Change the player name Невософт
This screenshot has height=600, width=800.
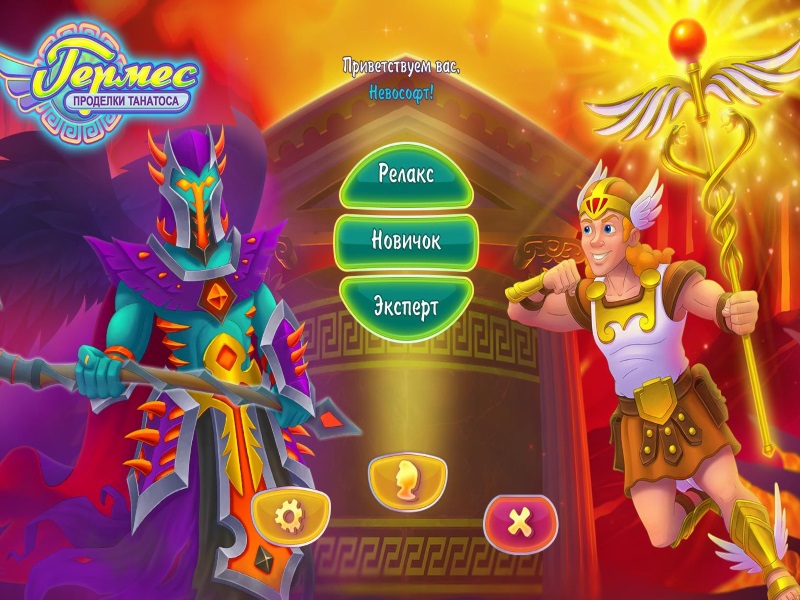click(x=401, y=89)
